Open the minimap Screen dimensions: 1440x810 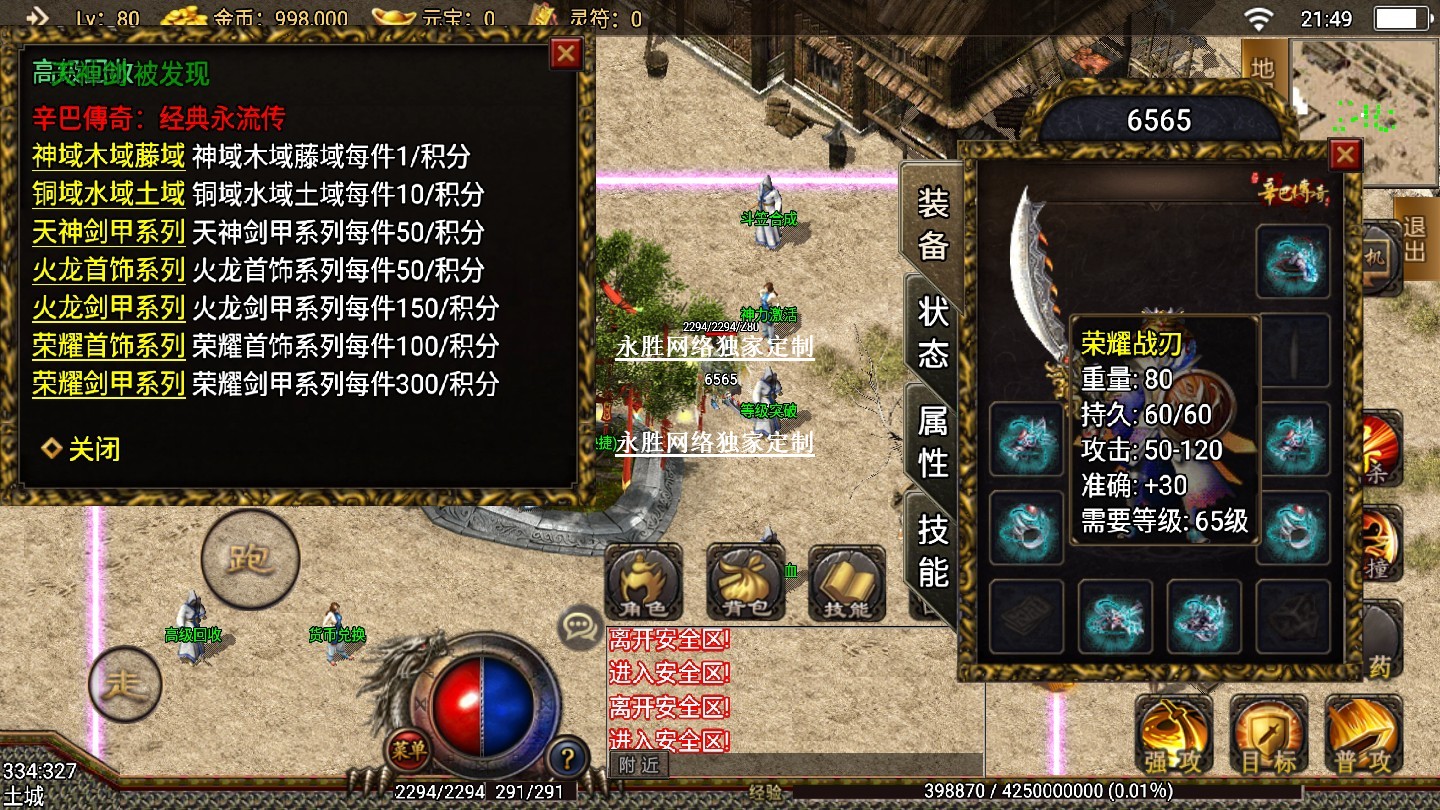click(x=1364, y=112)
